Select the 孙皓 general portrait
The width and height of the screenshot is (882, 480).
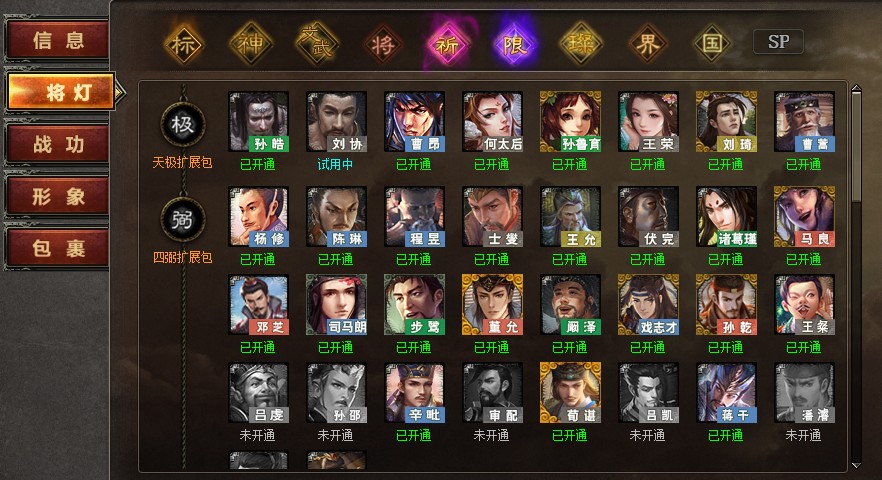point(259,122)
